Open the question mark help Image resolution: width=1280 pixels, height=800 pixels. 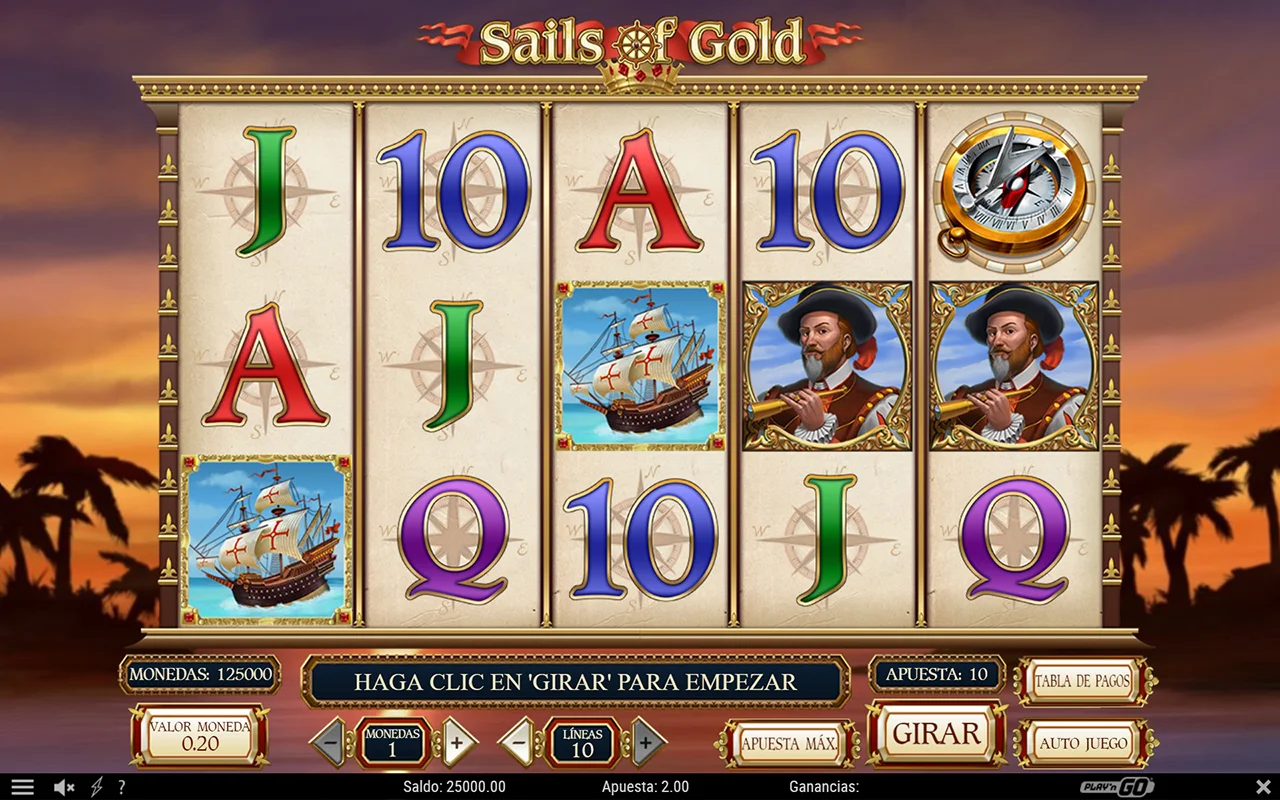point(122,787)
